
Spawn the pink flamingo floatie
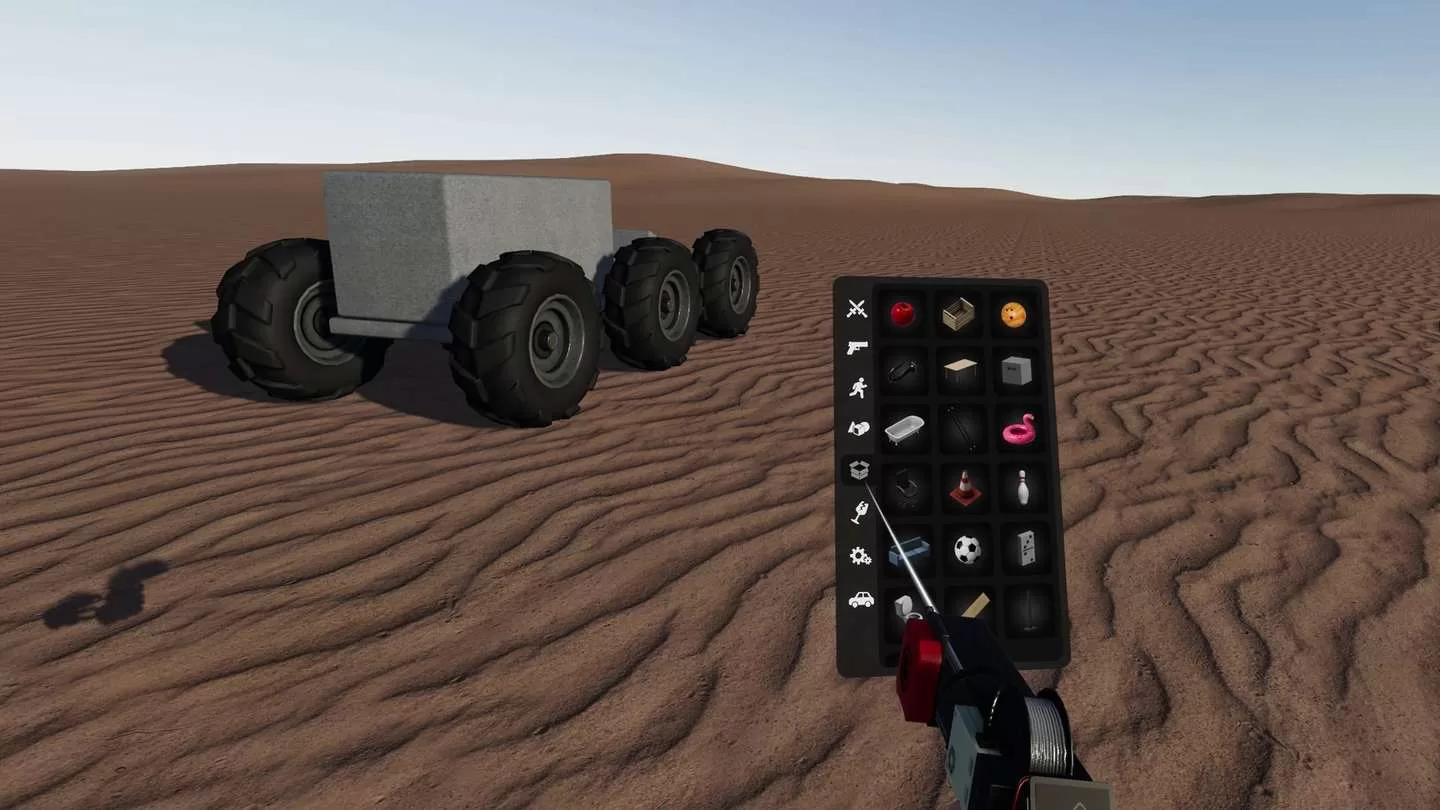click(1016, 430)
